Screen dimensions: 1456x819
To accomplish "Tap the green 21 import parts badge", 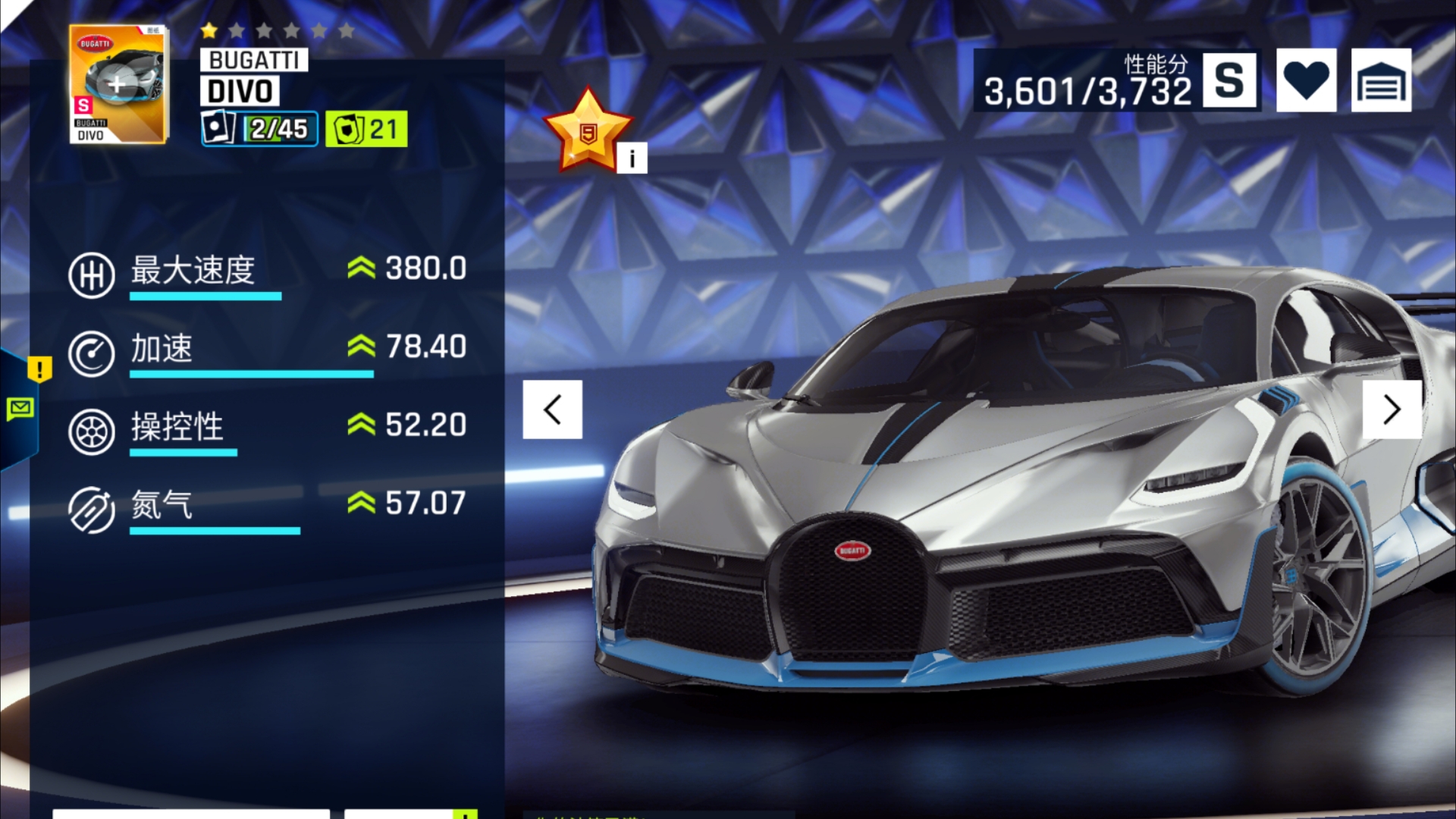I will click(366, 129).
